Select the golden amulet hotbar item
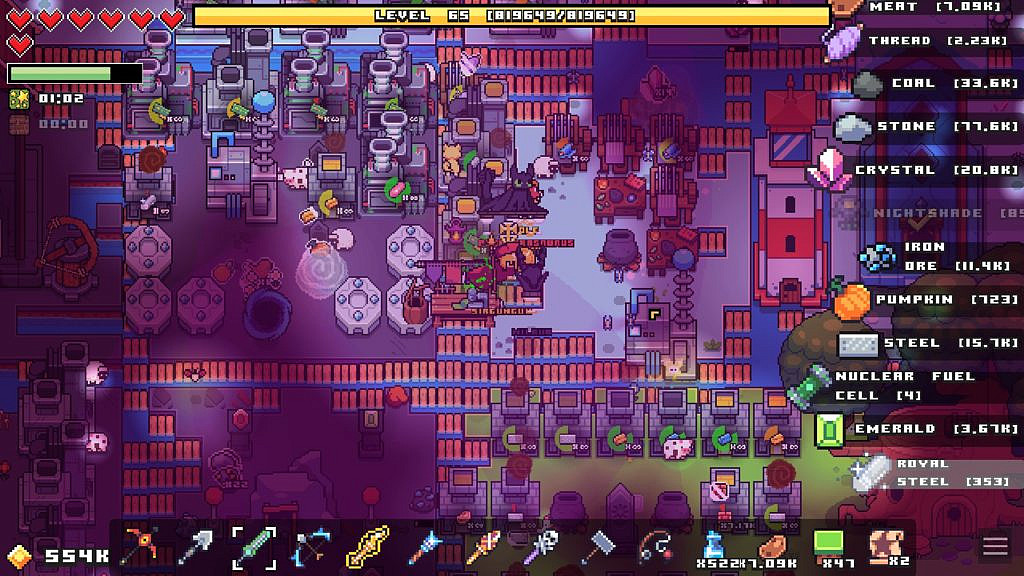1024x576 pixels. pos(366,546)
